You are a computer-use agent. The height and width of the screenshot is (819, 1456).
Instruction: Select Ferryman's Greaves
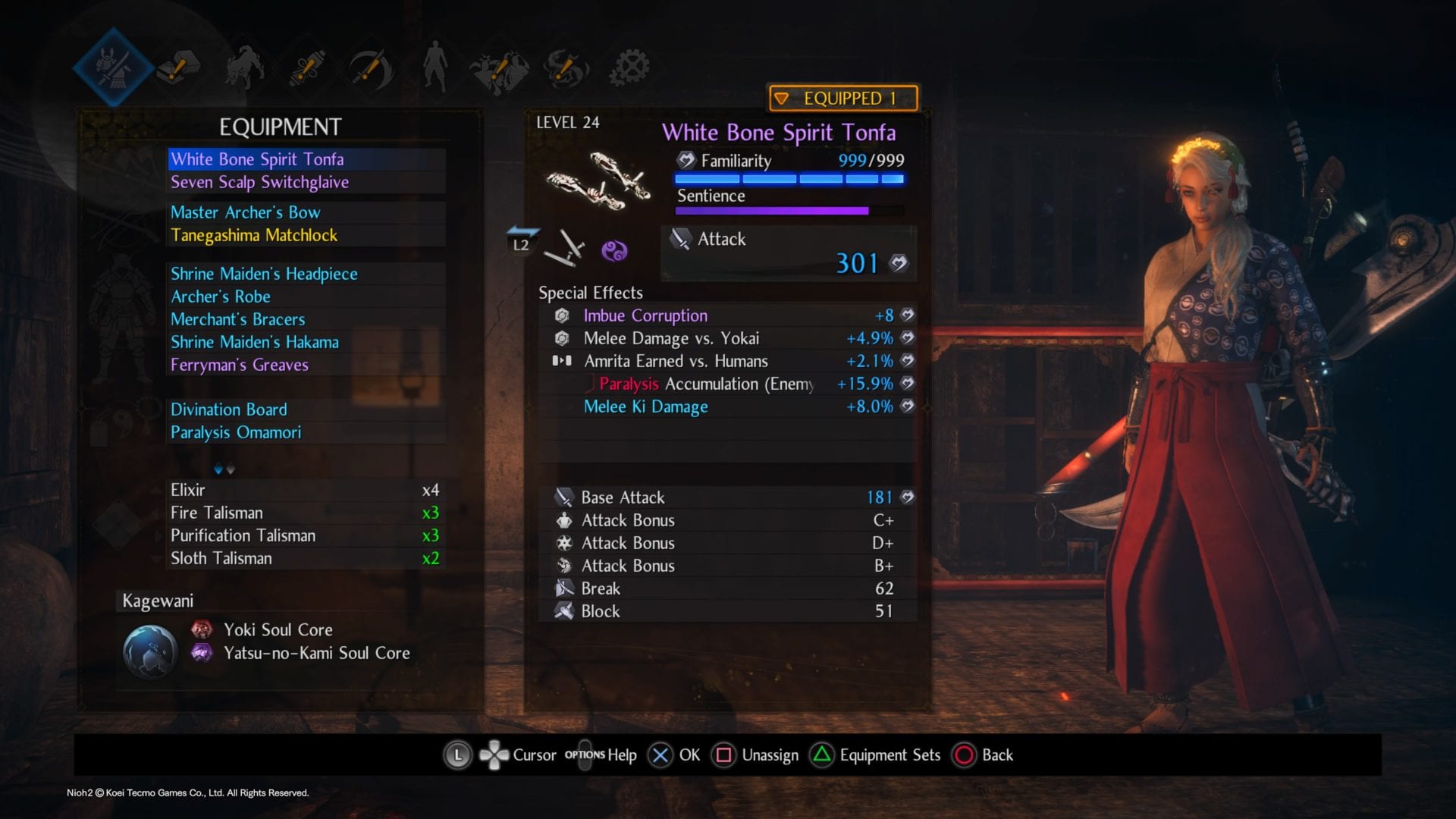coord(240,365)
